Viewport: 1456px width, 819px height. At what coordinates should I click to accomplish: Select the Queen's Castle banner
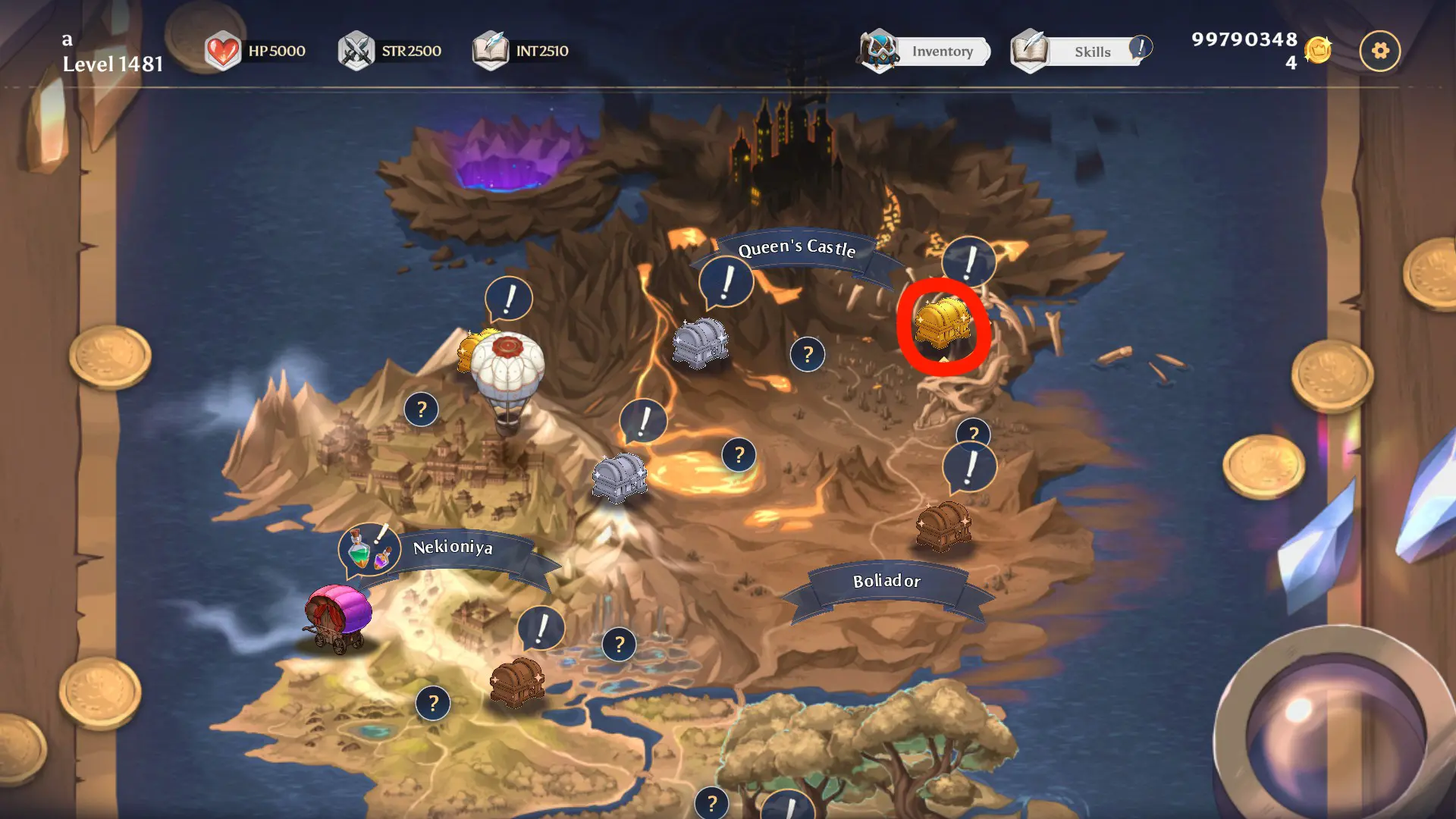tap(796, 248)
